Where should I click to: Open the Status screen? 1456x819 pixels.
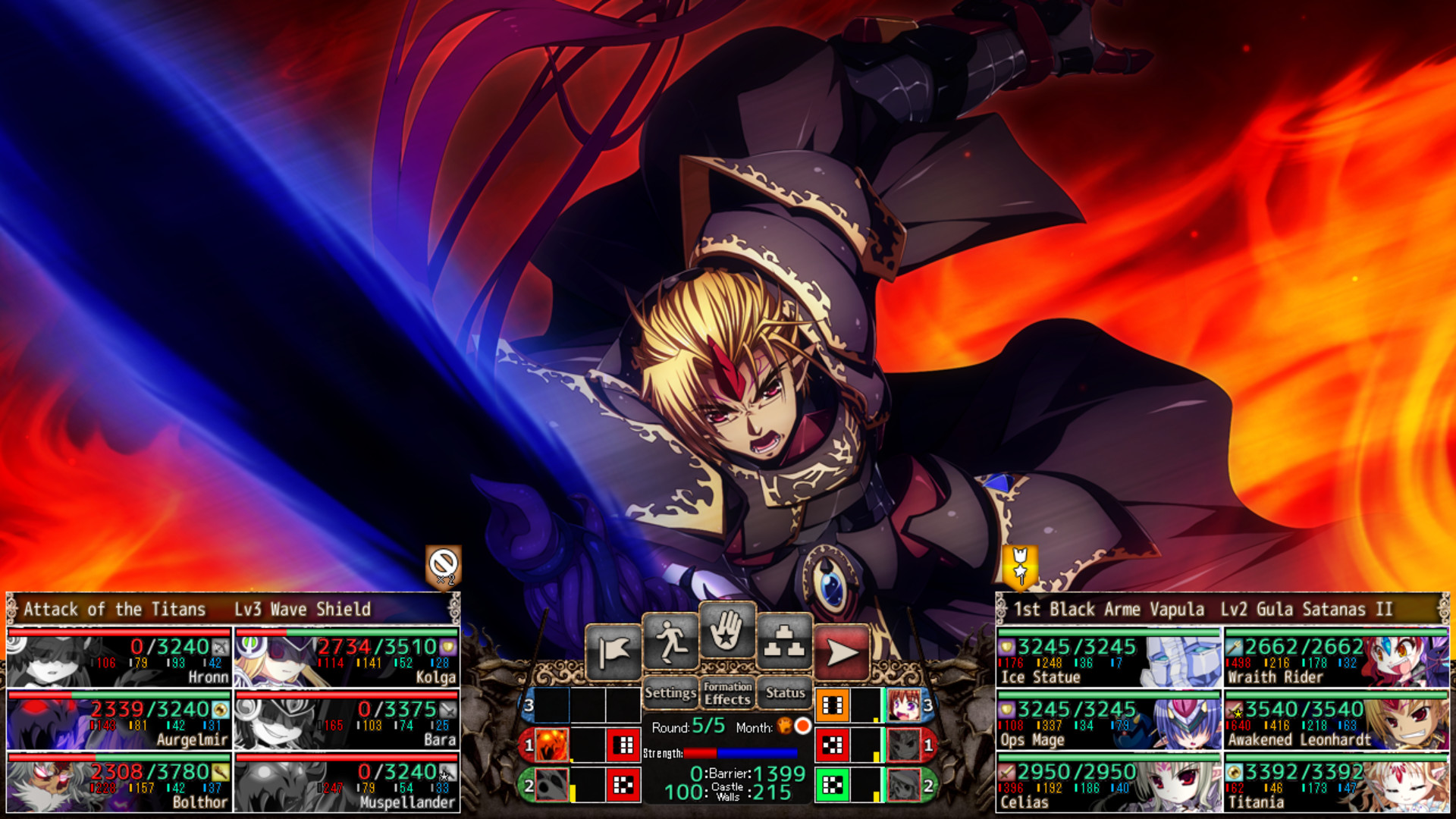786,693
